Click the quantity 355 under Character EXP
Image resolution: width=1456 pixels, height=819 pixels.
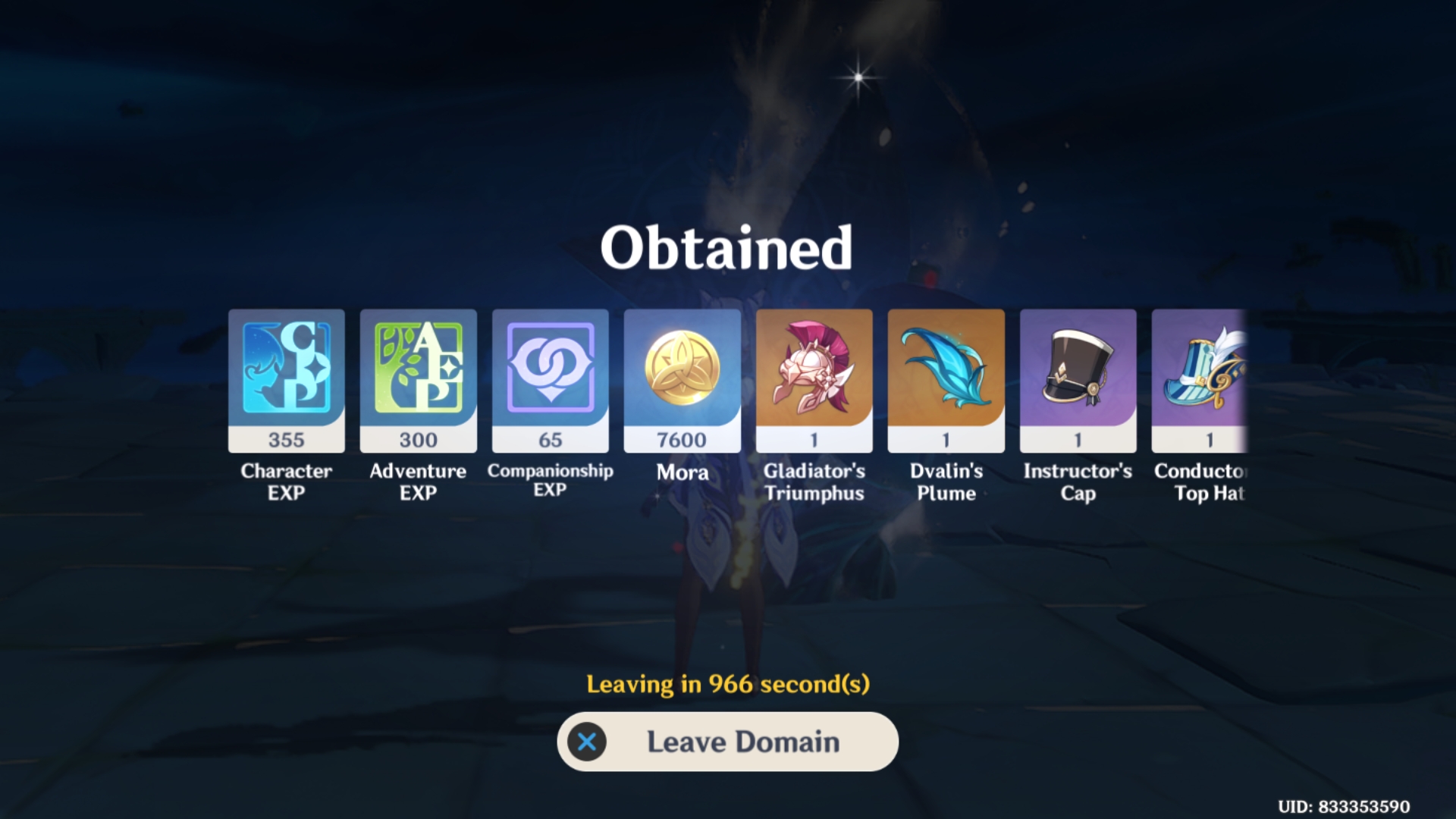pos(286,440)
